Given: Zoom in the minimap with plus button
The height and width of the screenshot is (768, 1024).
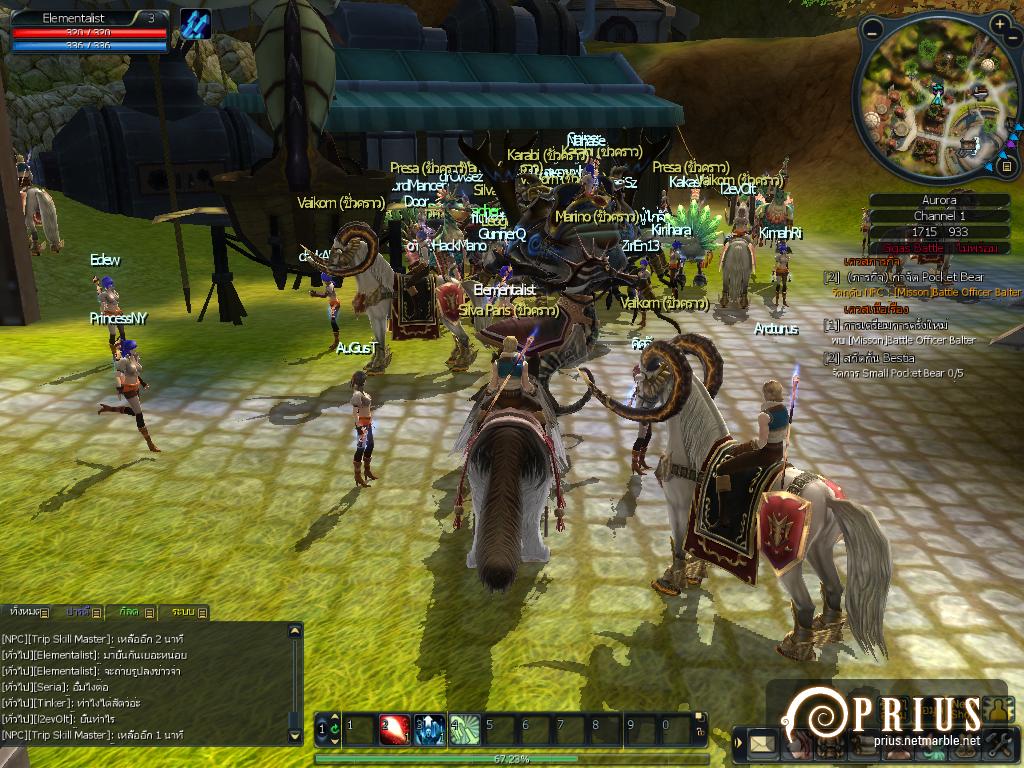Looking at the screenshot, I should click(1001, 22).
